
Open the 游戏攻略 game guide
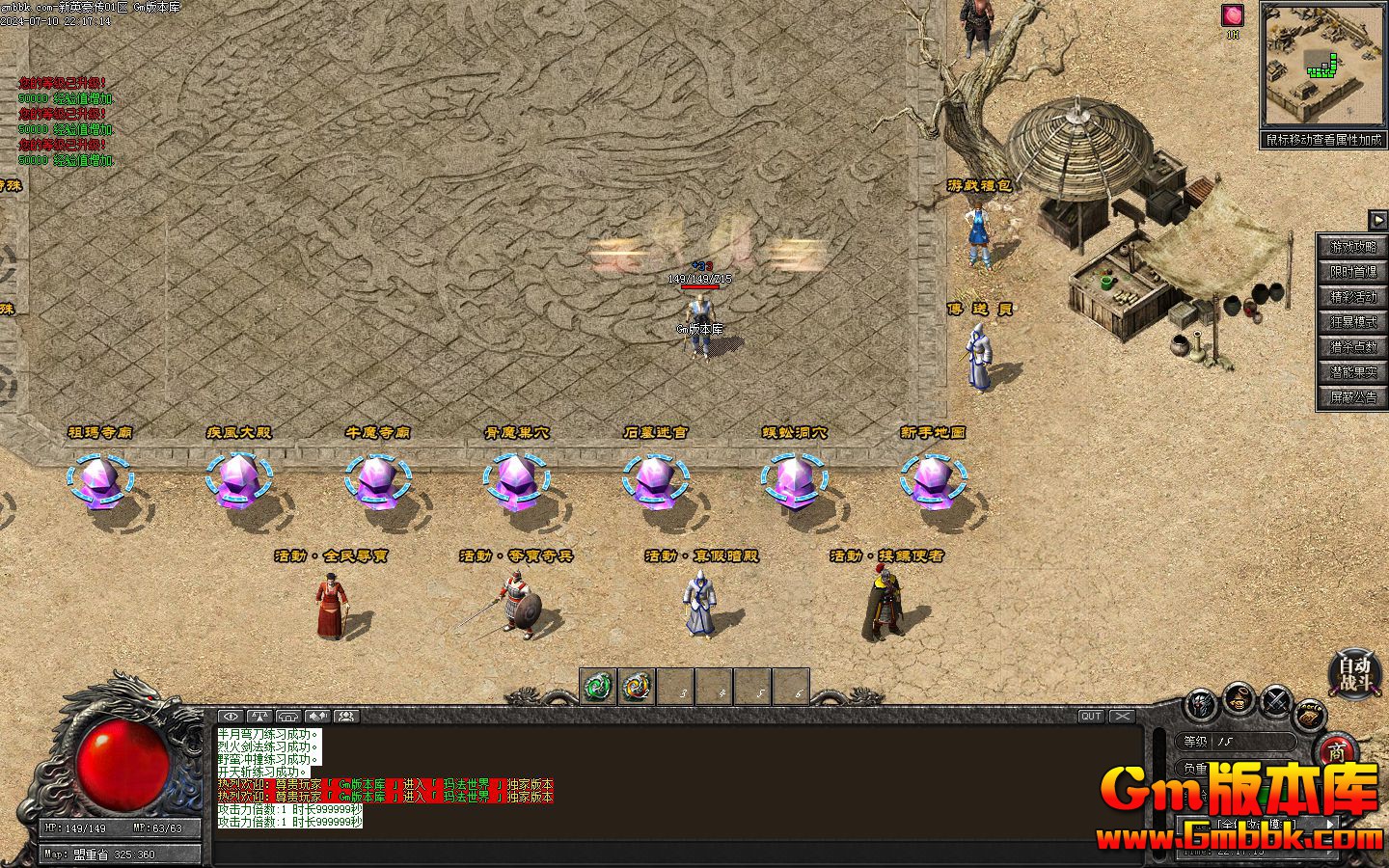(x=1353, y=247)
